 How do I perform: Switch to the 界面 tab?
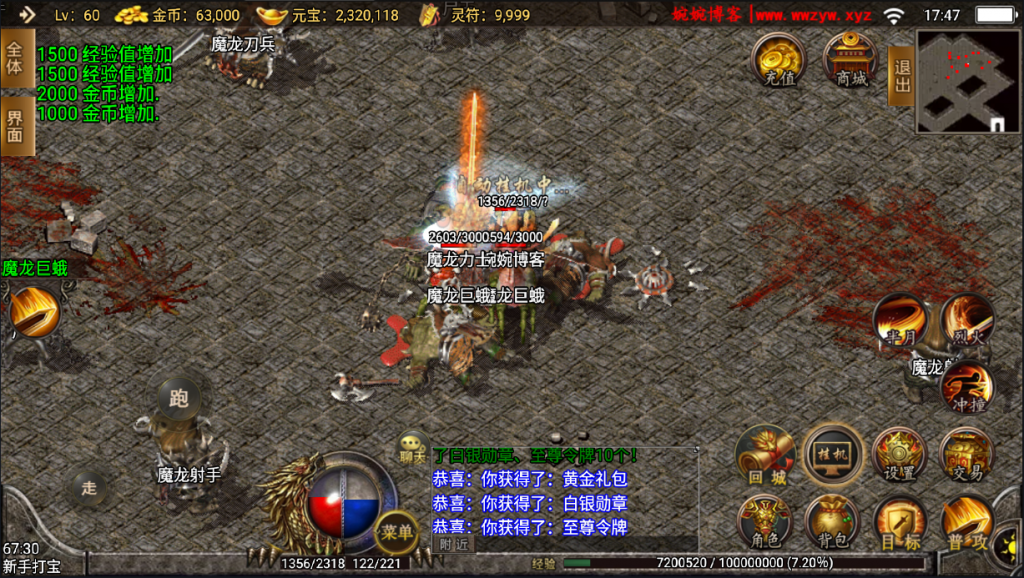coord(15,126)
